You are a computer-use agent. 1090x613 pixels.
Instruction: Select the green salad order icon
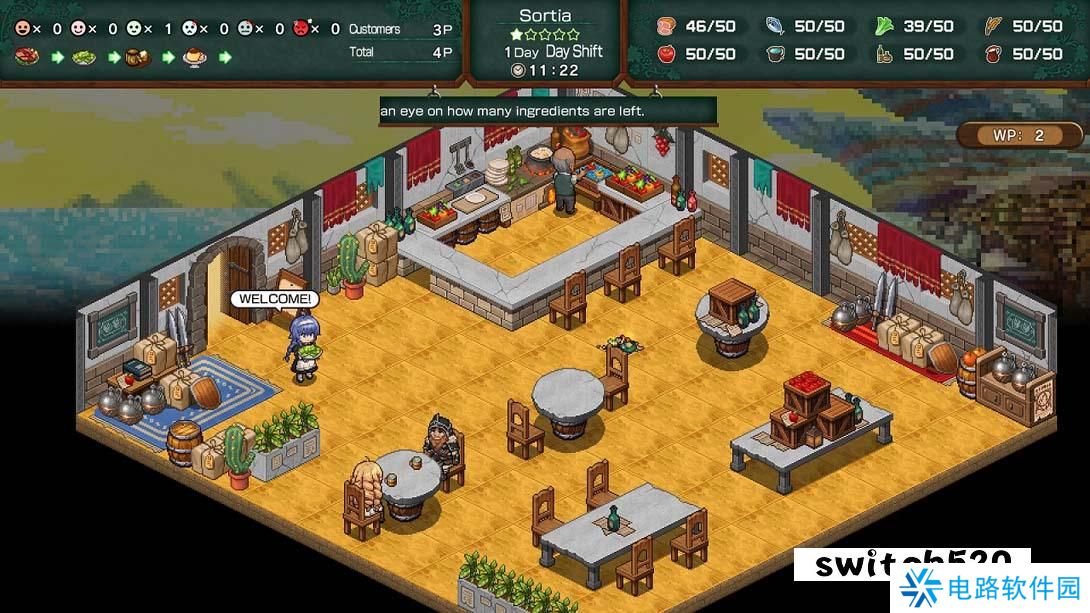coord(83,57)
